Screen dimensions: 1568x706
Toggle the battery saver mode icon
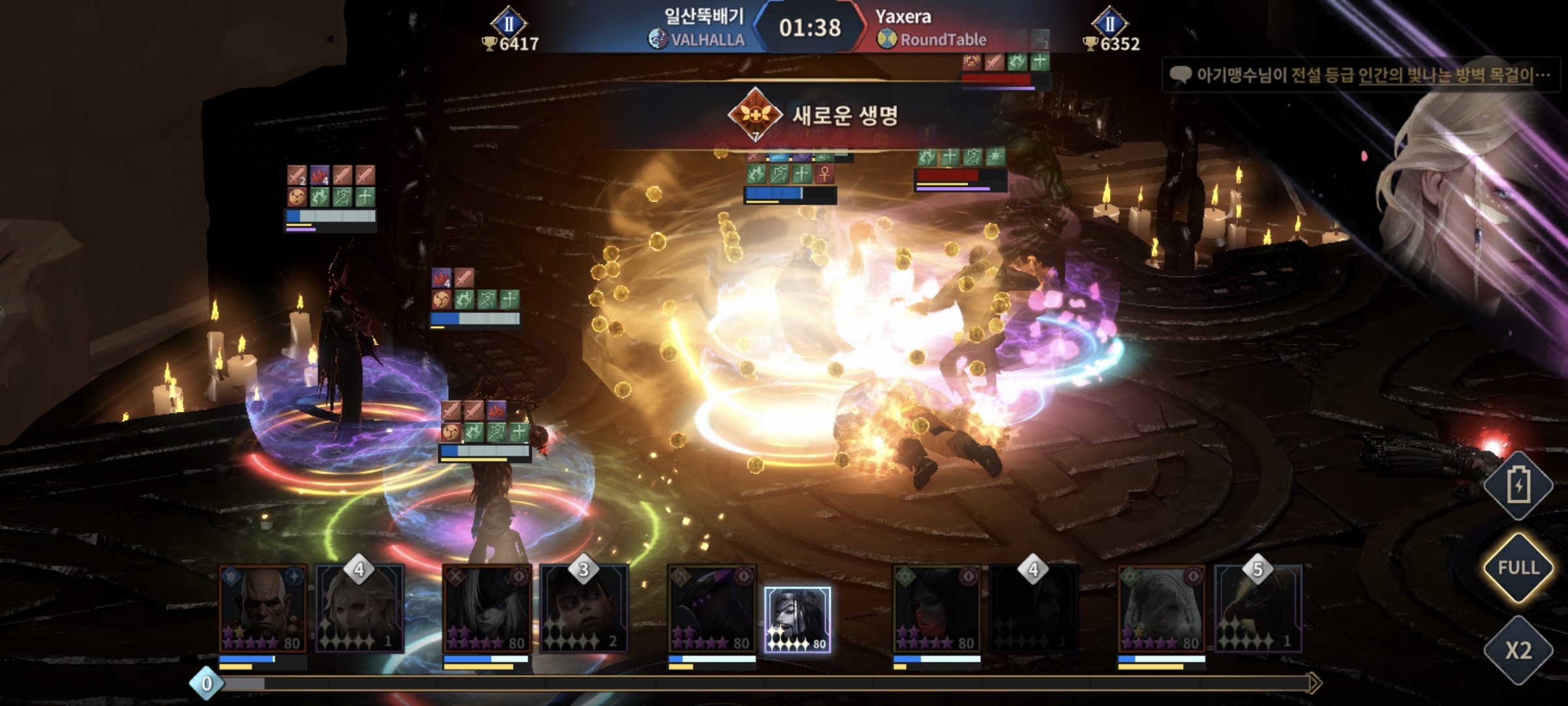click(x=1518, y=485)
